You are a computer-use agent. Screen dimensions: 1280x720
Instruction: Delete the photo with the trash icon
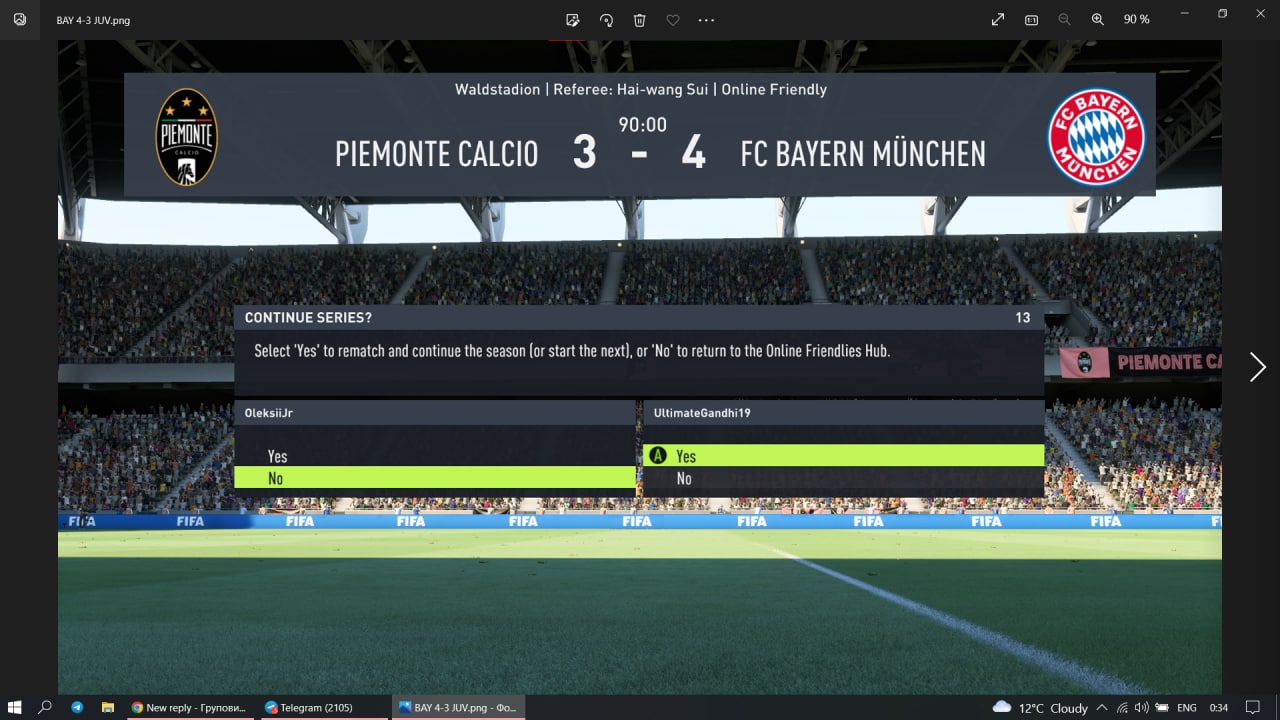pos(640,20)
